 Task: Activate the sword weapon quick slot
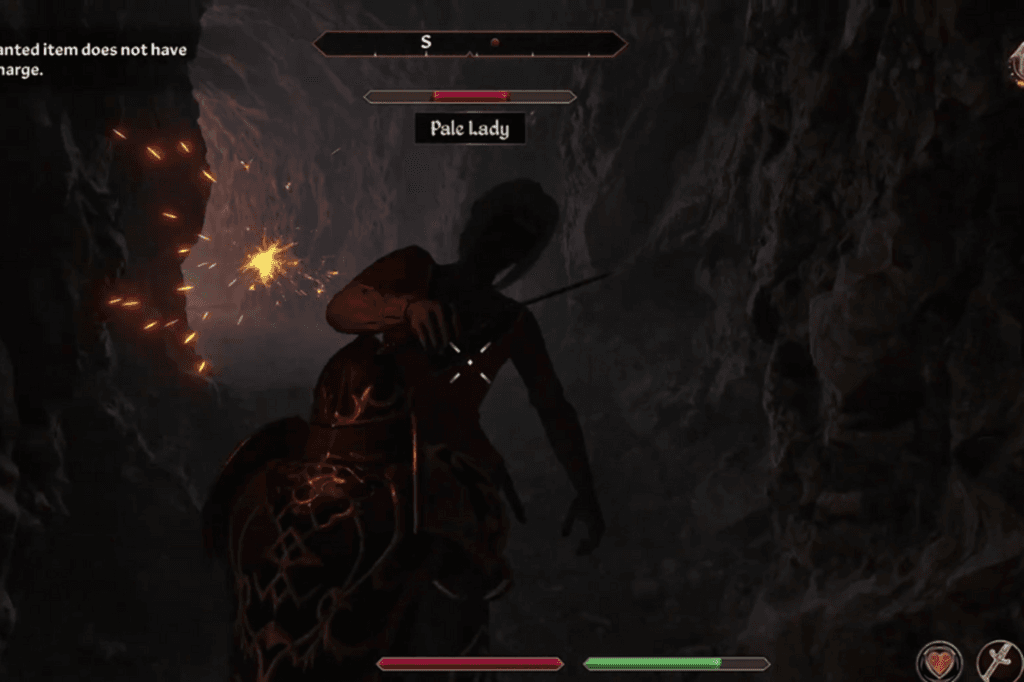999,662
